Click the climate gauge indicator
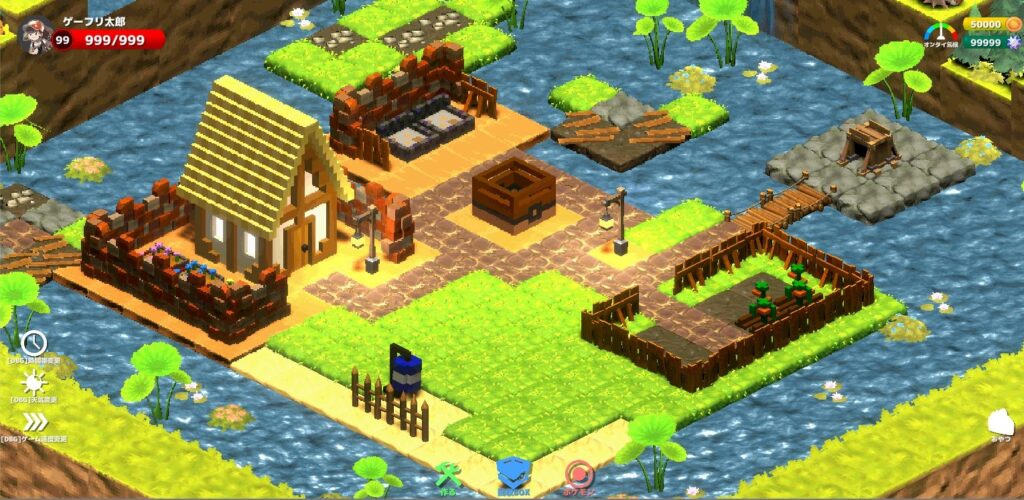 click(941, 31)
